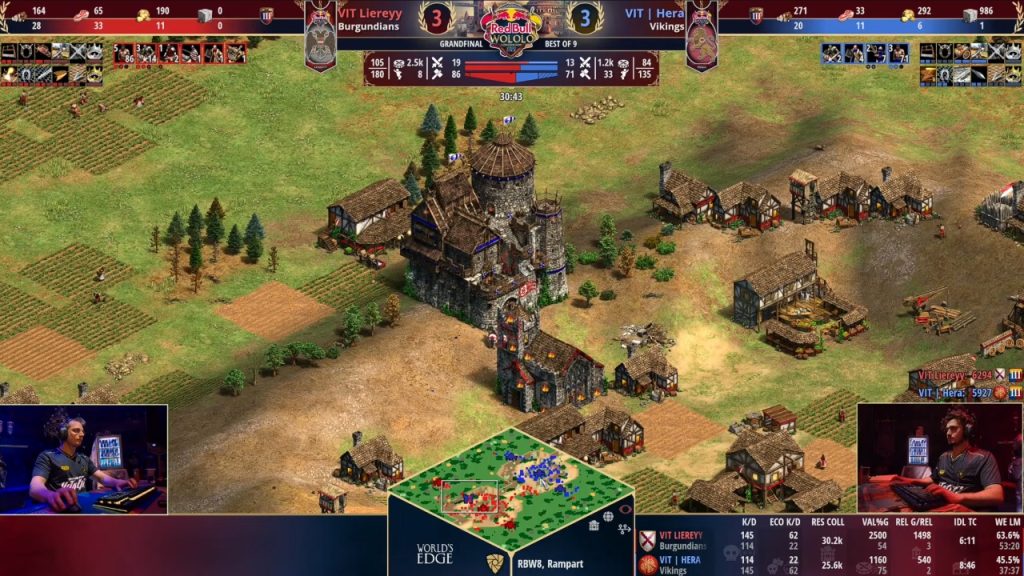Select the red unit icon showing 86
The height and width of the screenshot is (576, 1024).
[124, 54]
